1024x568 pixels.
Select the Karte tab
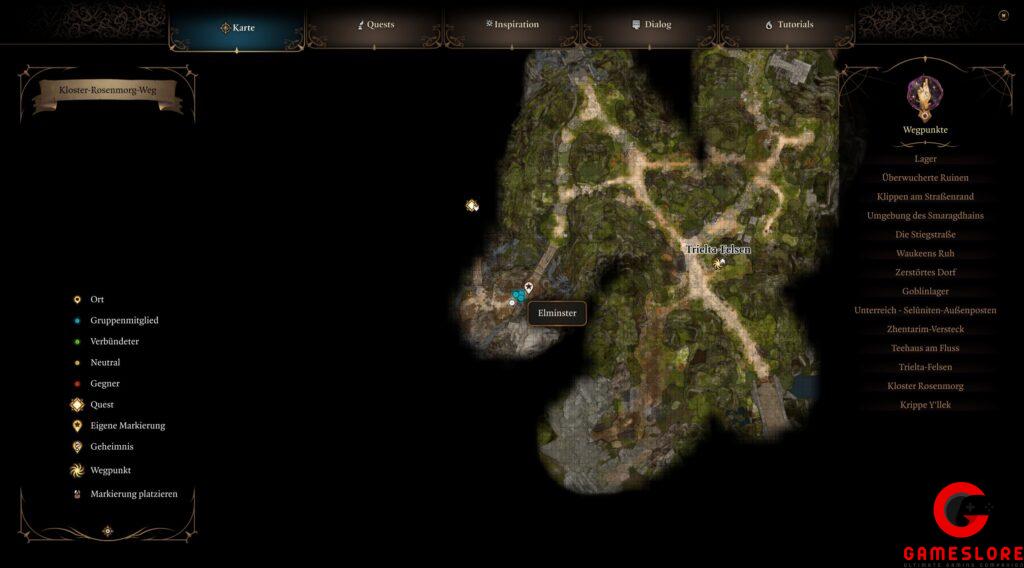pyautogui.click(x=238, y=28)
